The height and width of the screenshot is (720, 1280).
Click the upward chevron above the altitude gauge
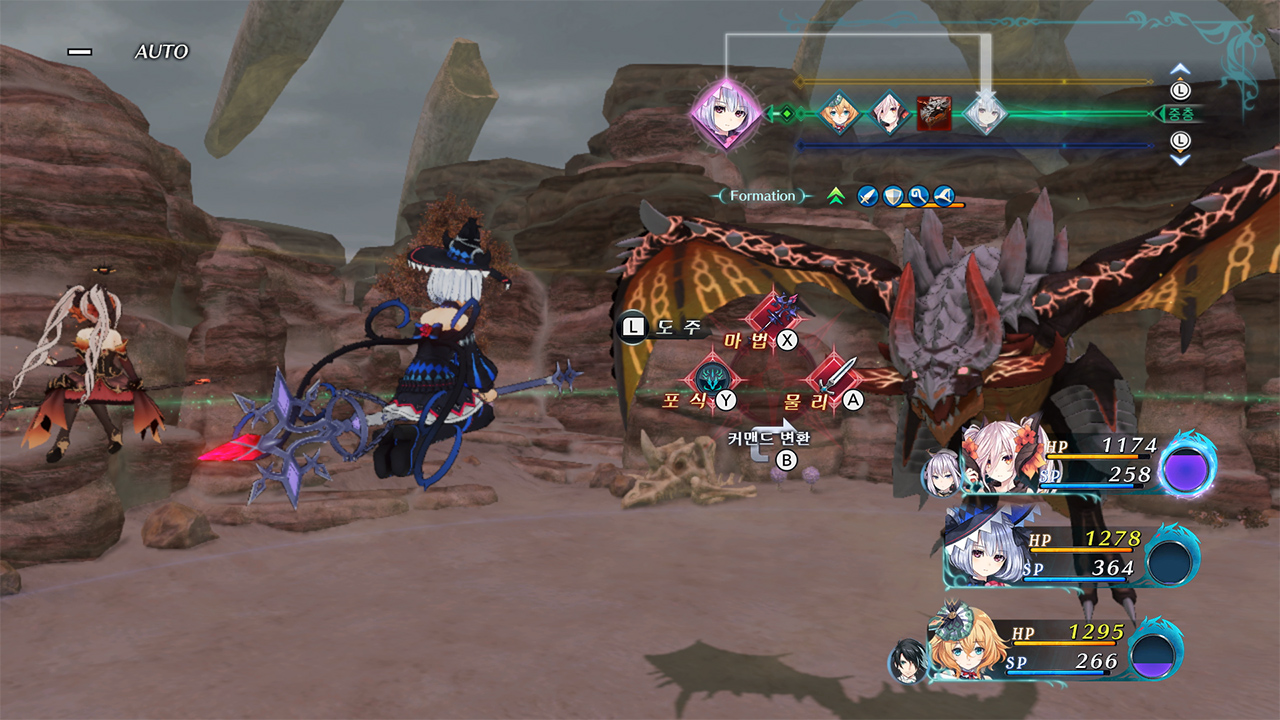point(1180,68)
